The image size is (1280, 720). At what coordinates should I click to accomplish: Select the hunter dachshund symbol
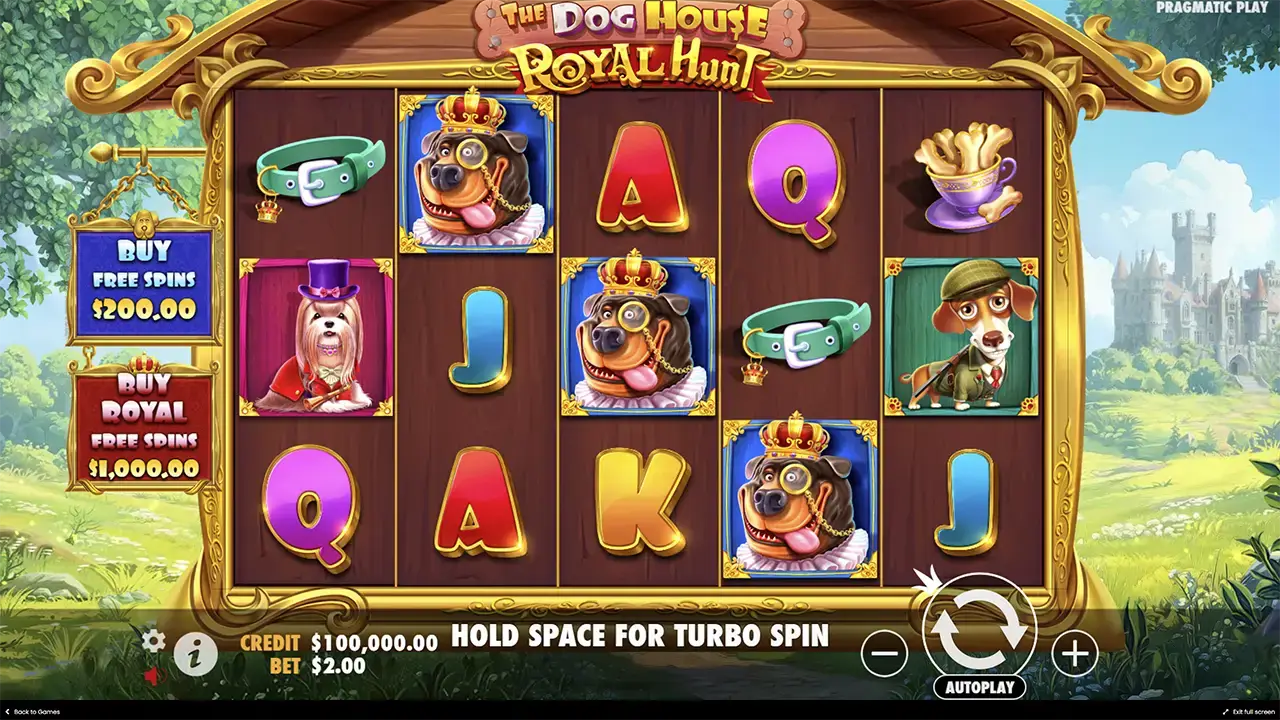(x=965, y=340)
